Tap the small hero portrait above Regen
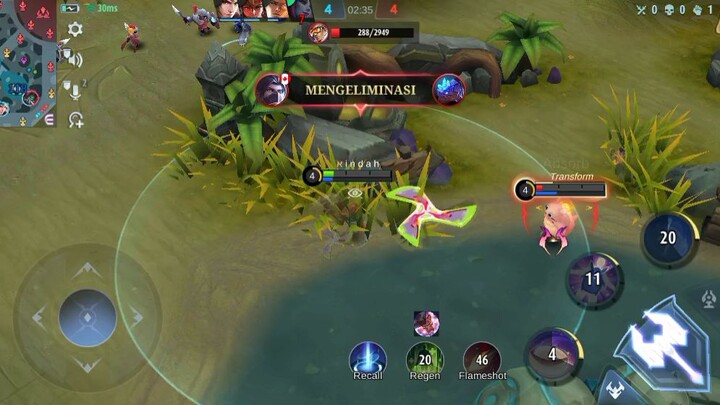Image resolution: width=720 pixels, height=405 pixels. pyautogui.click(x=427, y=322)
